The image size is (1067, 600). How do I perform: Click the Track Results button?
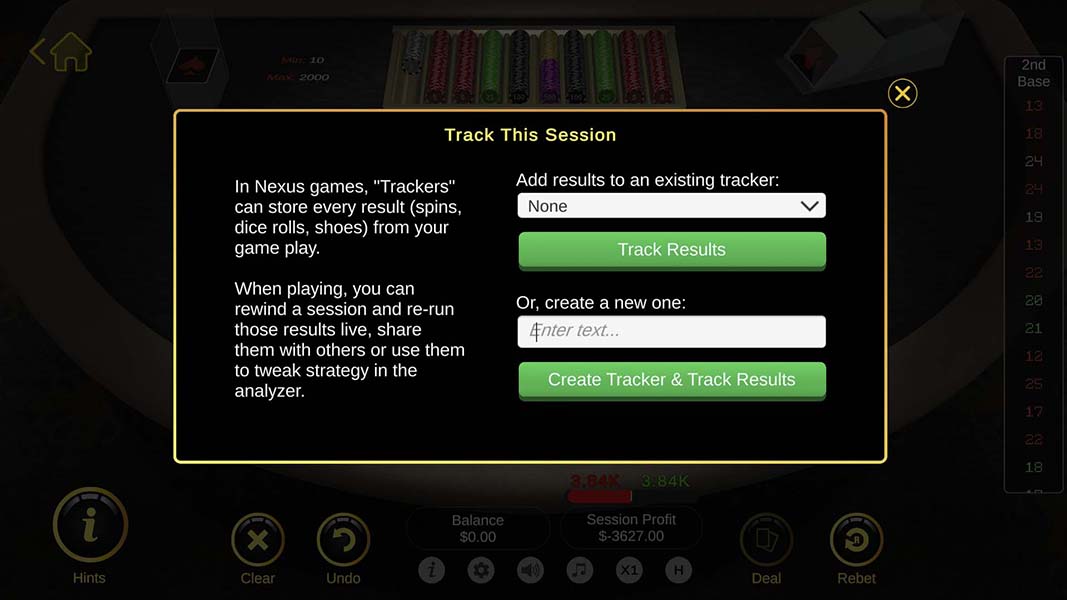coord(671,250)
